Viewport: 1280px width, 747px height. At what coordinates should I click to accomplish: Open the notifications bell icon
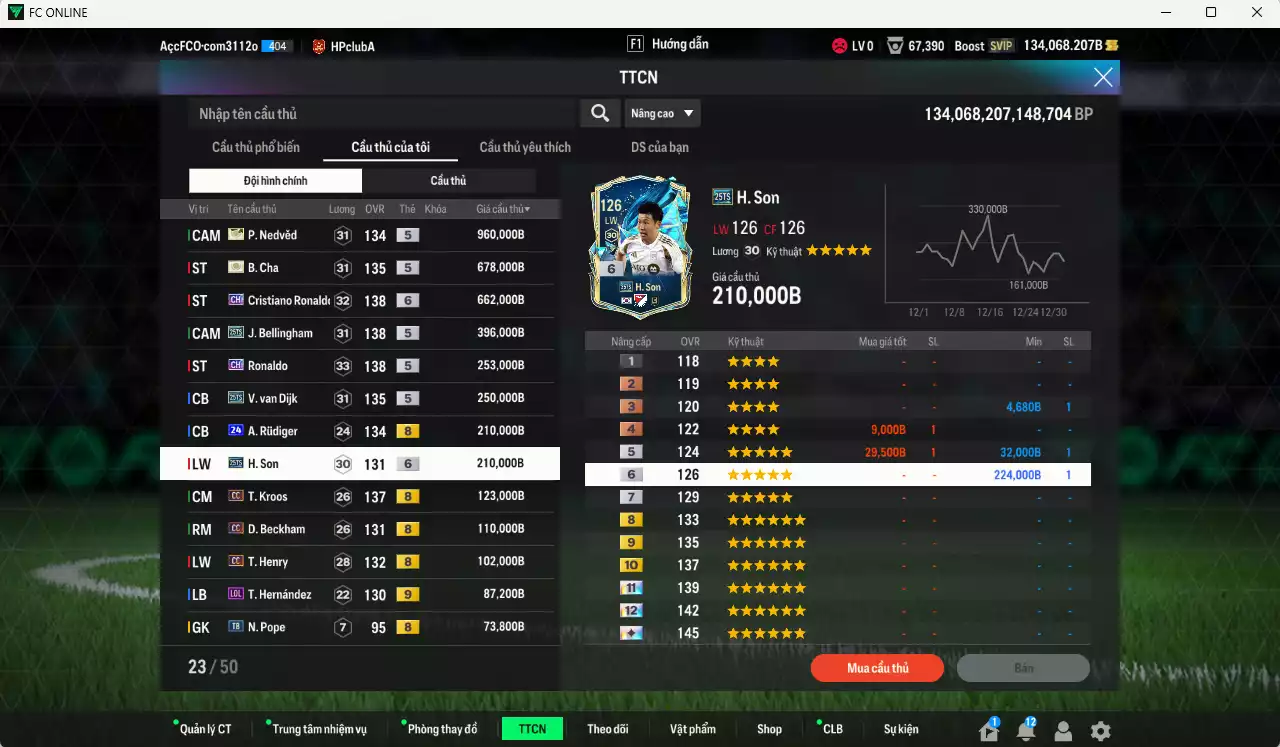coord(1025,733)
